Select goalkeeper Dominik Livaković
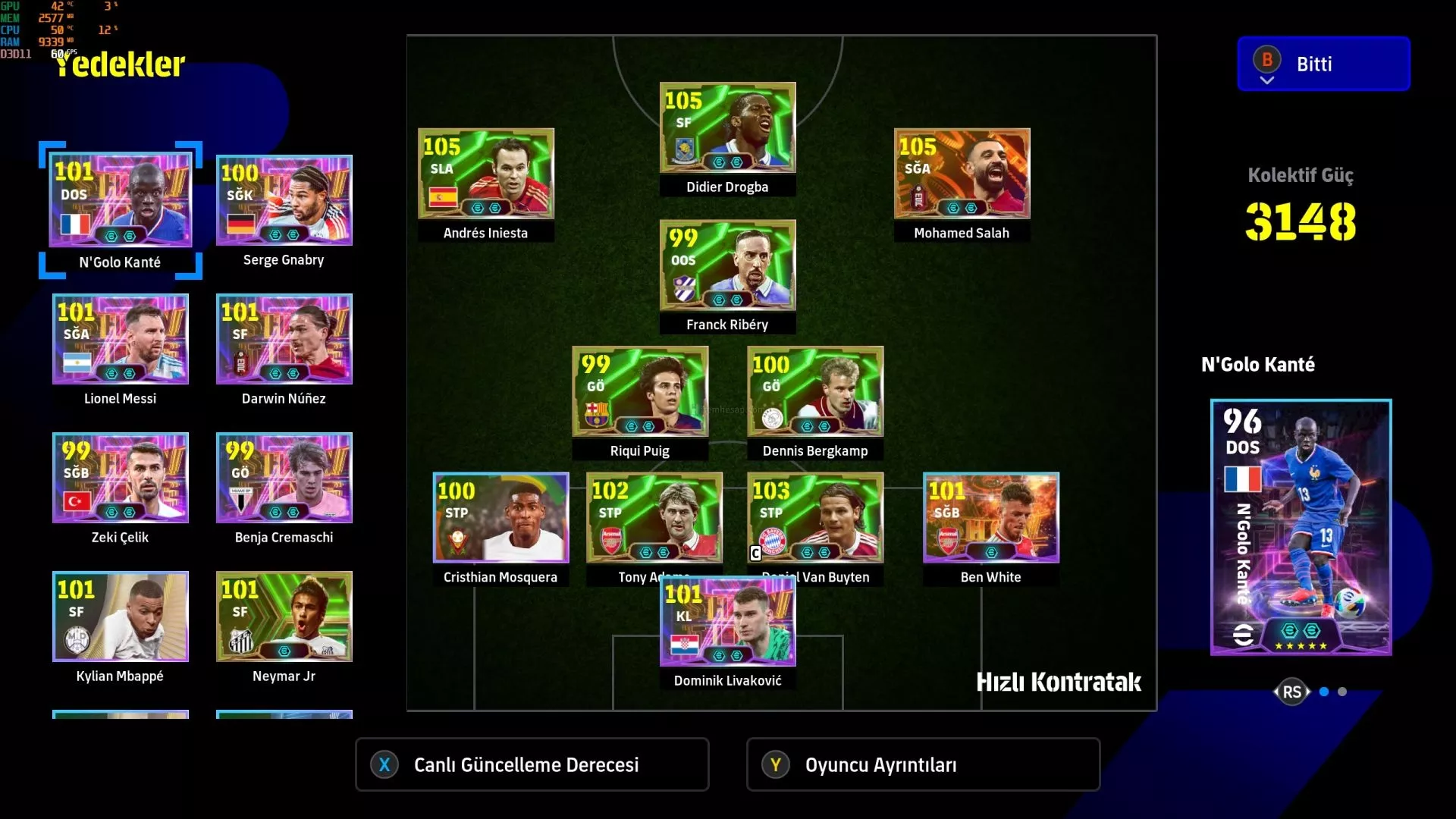Viewport: 1456px width, 819px height. coord(727,623)
